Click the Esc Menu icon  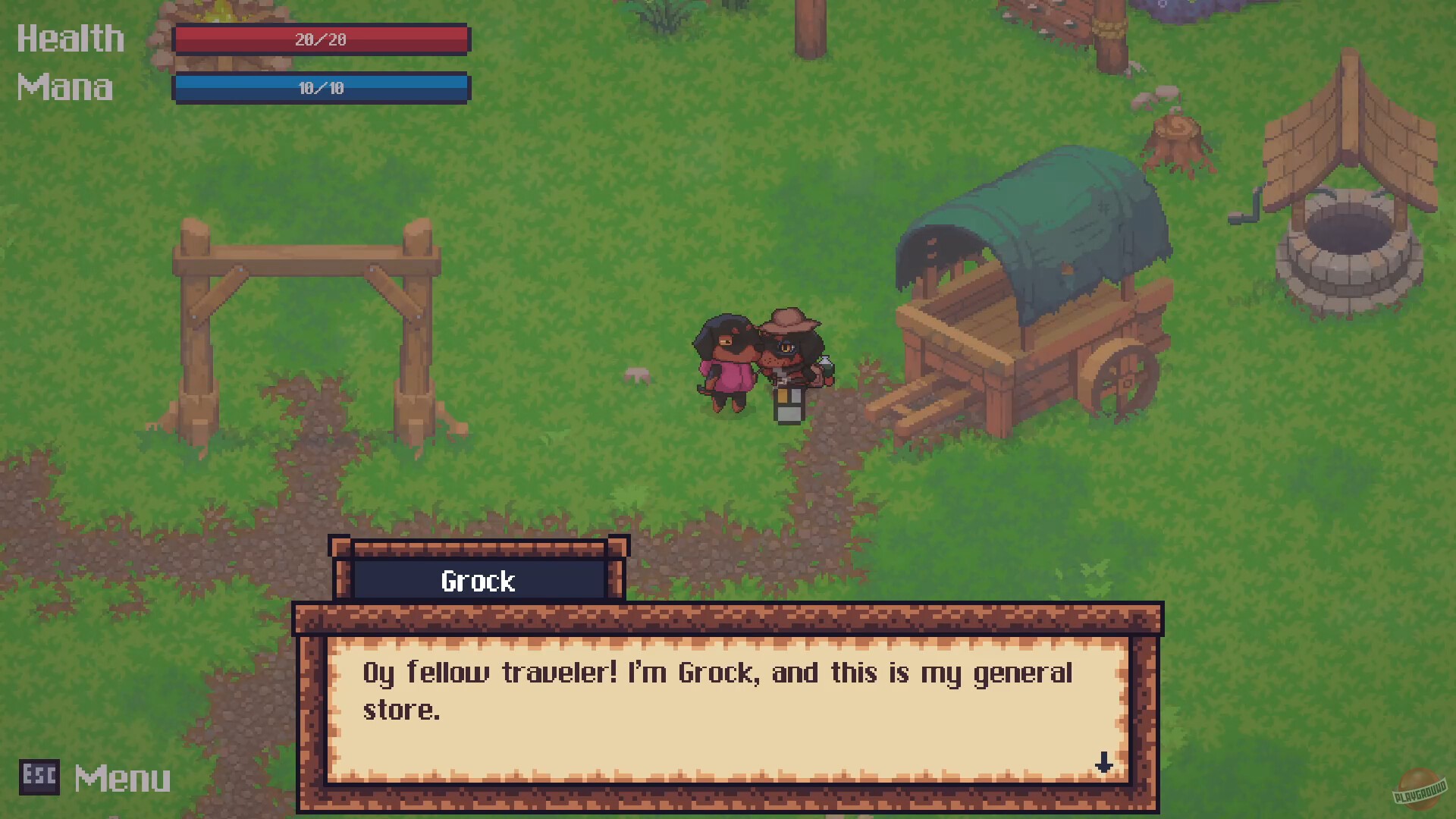pos(39,777)
